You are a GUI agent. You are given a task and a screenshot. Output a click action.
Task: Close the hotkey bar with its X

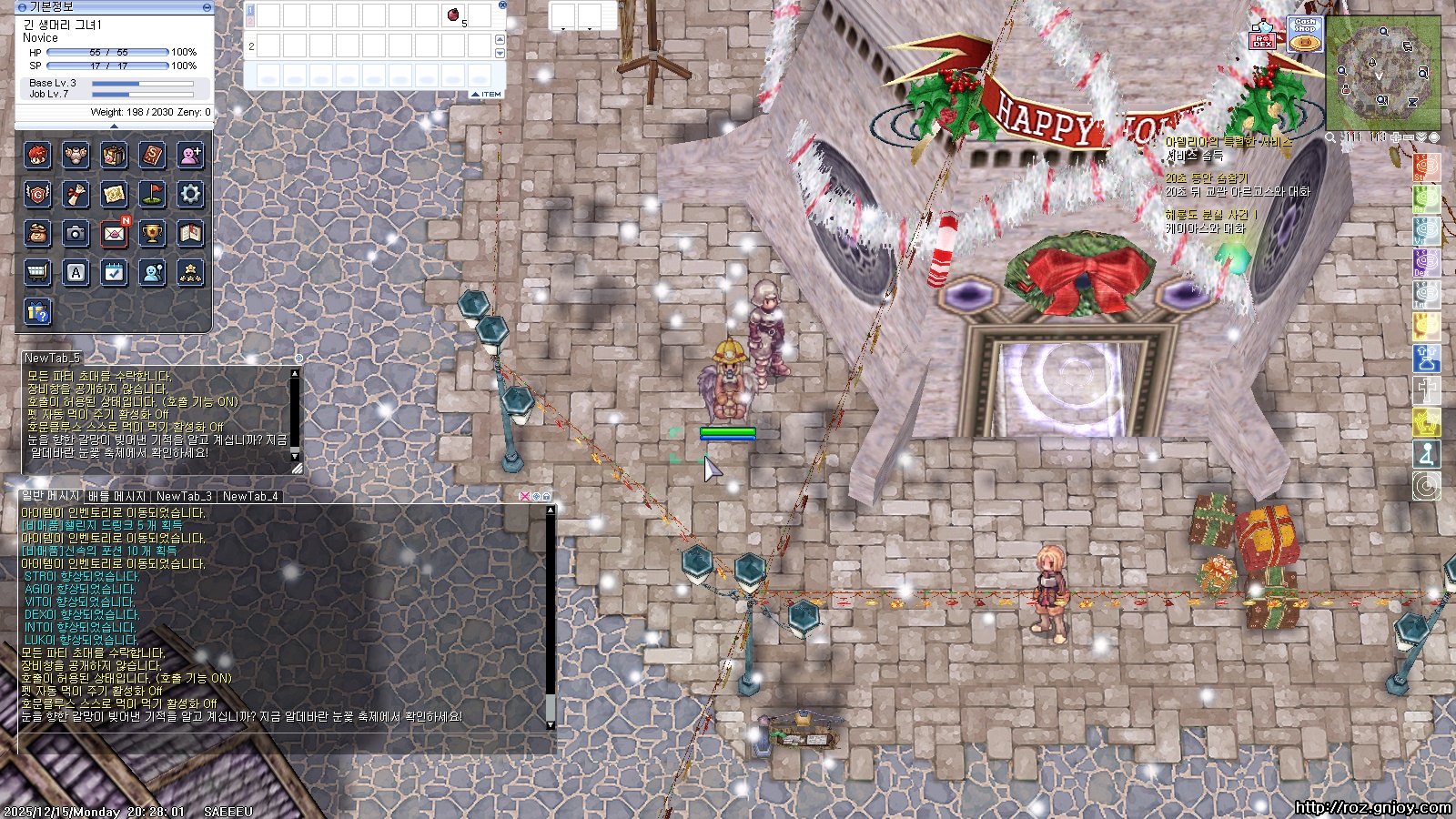coord(502,5)
